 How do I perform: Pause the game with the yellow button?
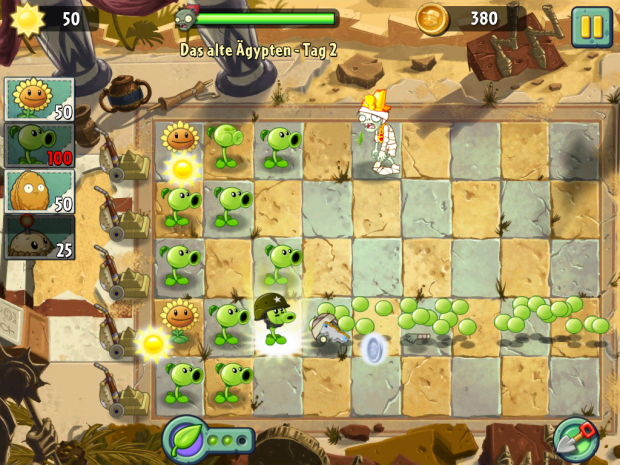pyautogui.click(x=591, y=26)
